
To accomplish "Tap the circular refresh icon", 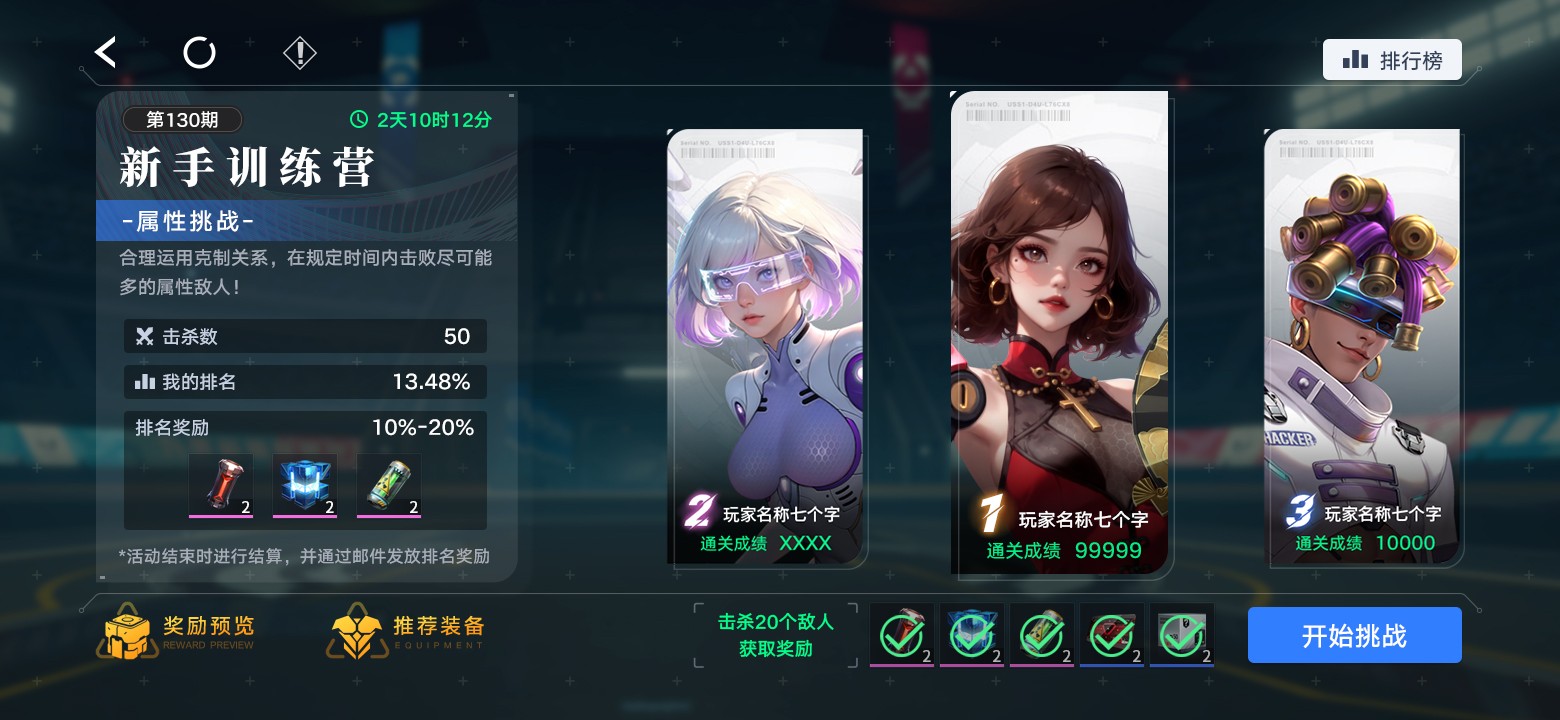I will coord(199,52).
